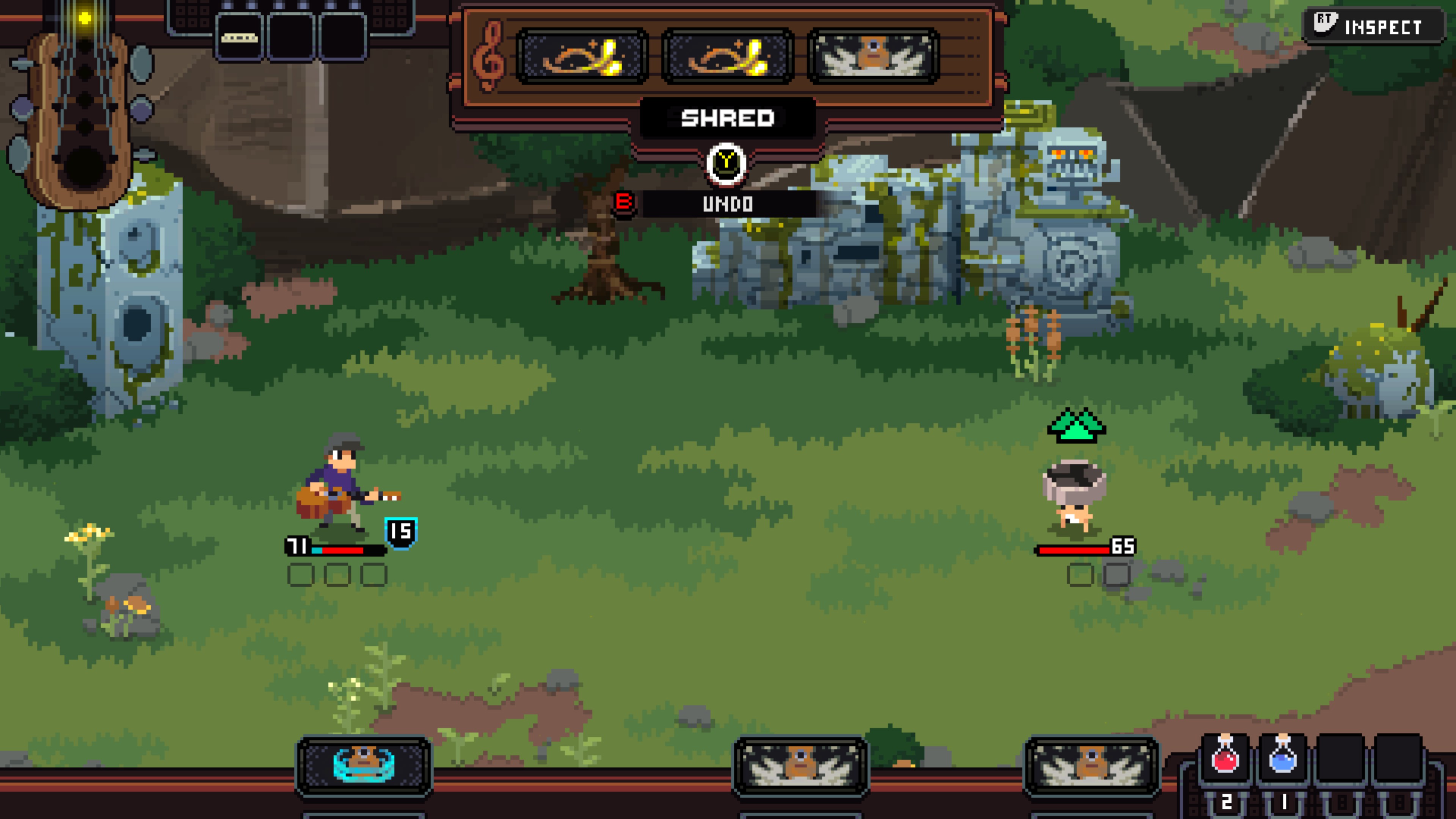Undo the last queued card
The width and height of the screenshot is (1456, 819).
pos(728,204)
